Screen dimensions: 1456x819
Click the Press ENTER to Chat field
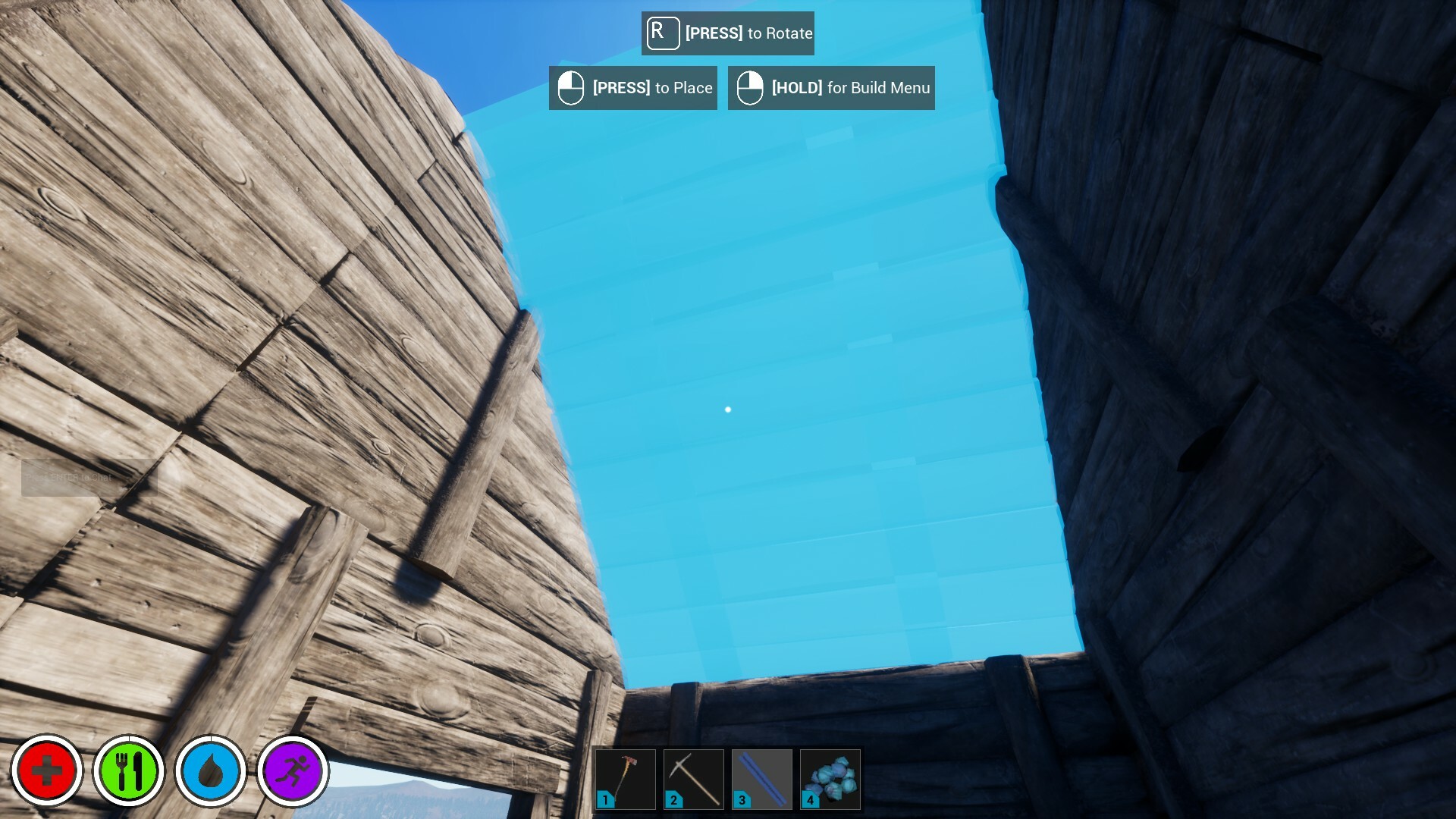(x=91, y=479)
